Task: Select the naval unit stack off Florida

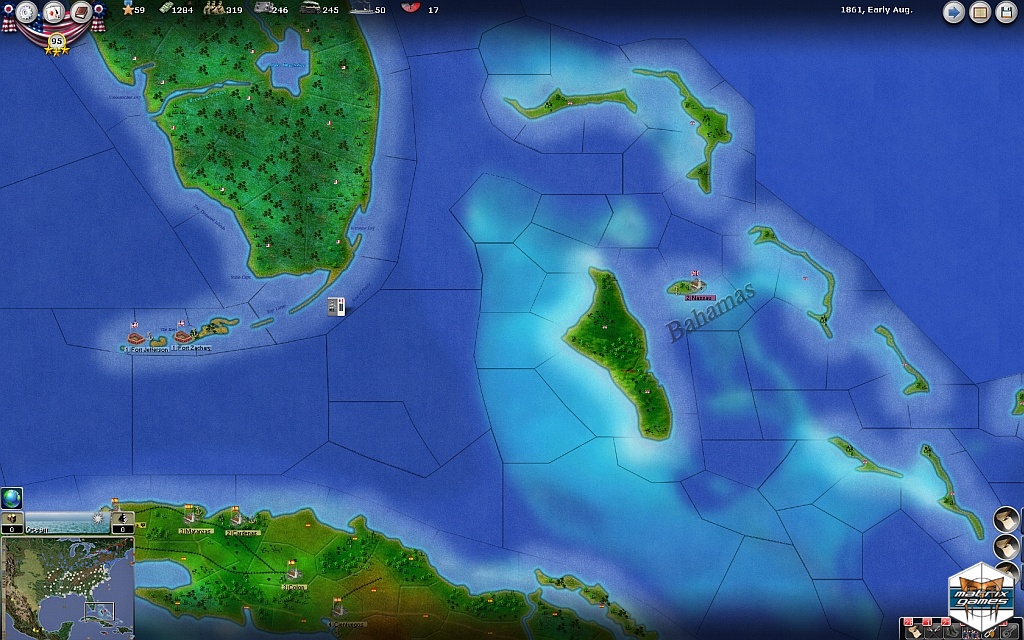Action: 338,306
